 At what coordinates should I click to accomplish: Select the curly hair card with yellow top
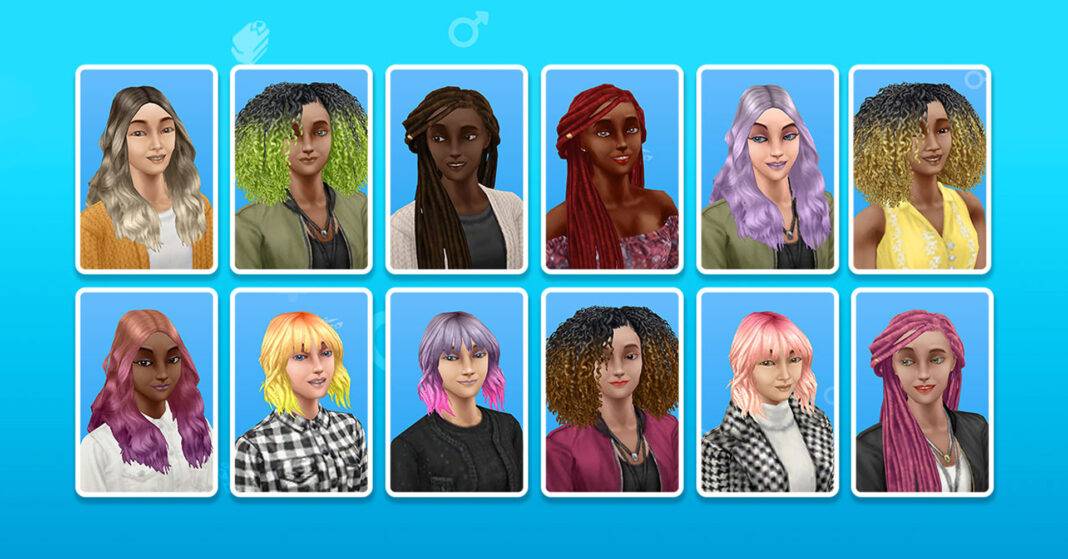pyautogui.click(x=920, y=169)
